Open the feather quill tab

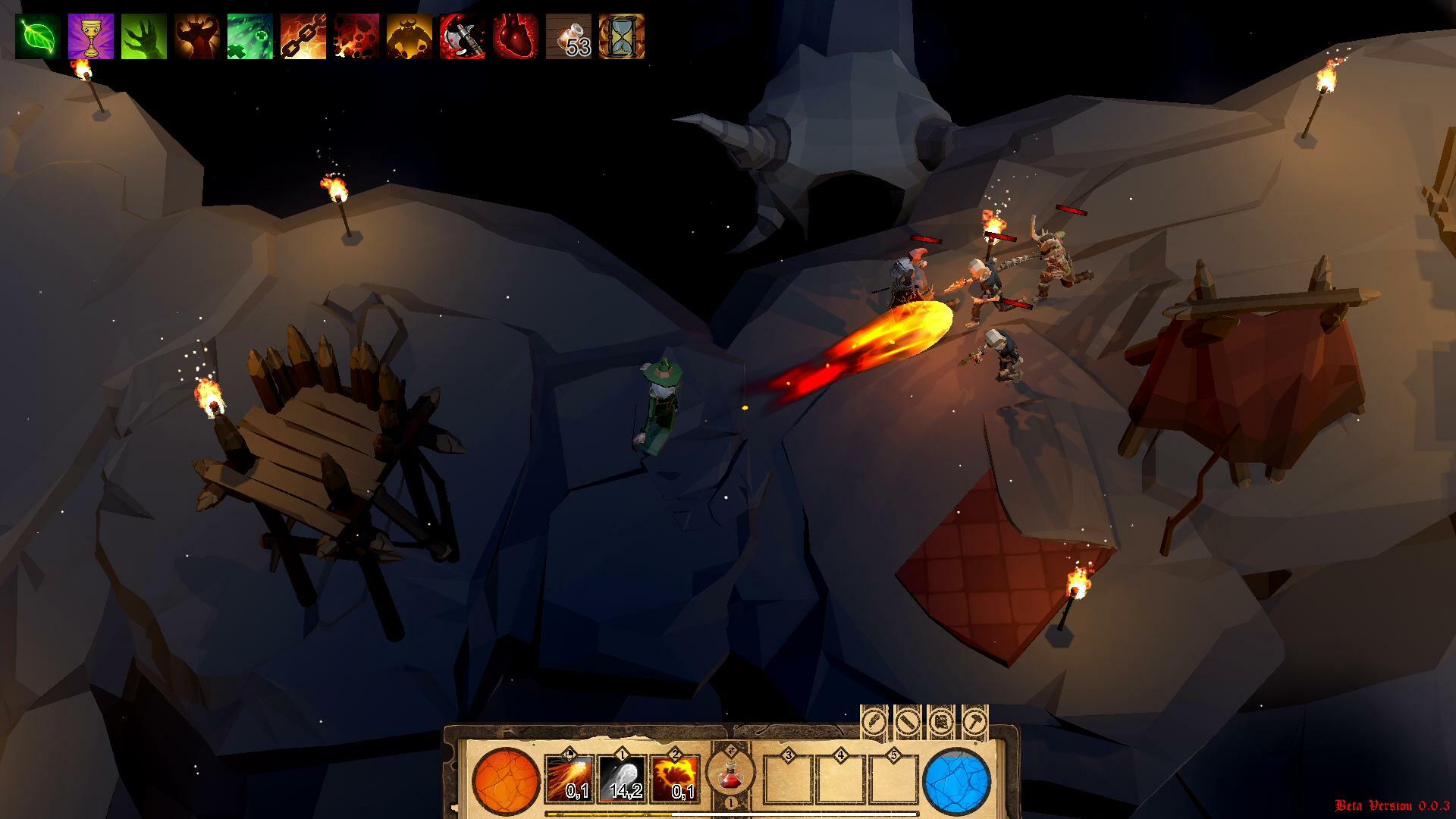[x=874, y=722]
